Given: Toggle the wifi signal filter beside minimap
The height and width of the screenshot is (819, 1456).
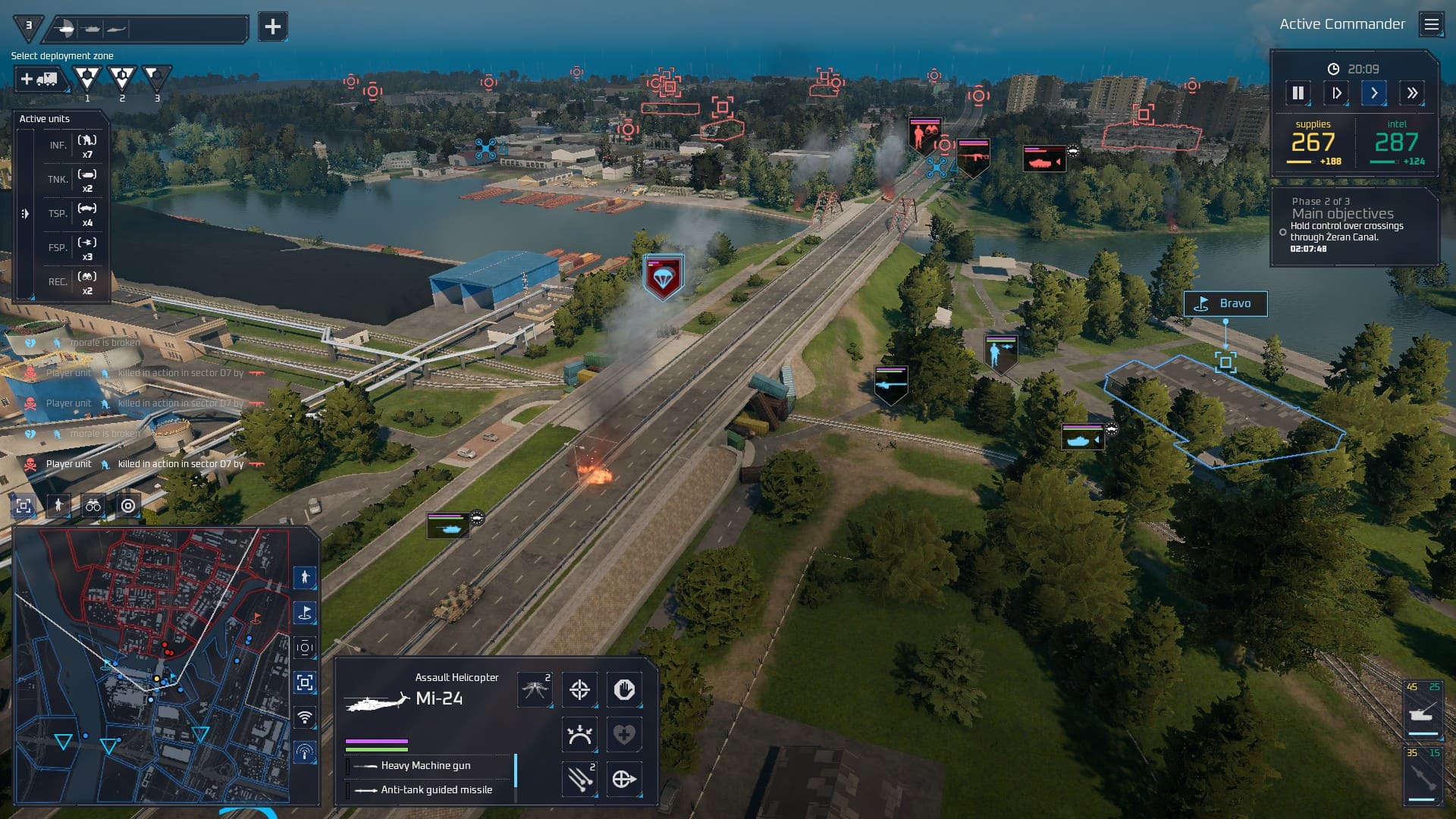Looking at the screenshot, I should tap(305, 717).
